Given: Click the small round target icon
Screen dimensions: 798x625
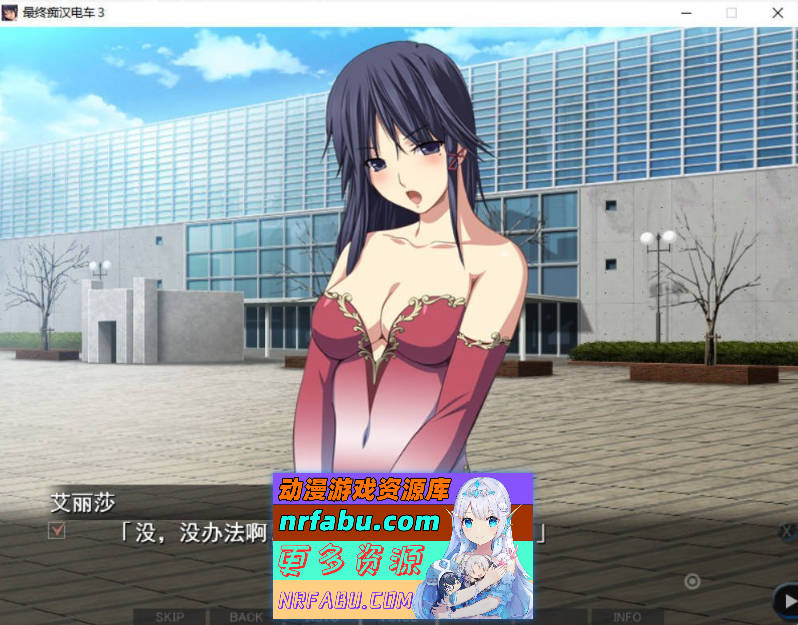Looking at the screenshot, I should coord(692,581).
